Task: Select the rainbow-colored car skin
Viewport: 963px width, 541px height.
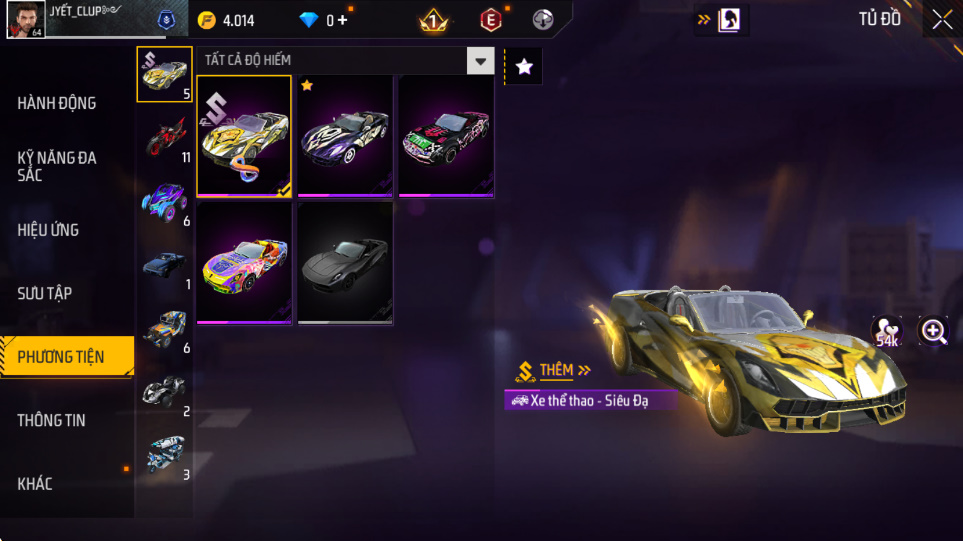Action: (244, 264)
